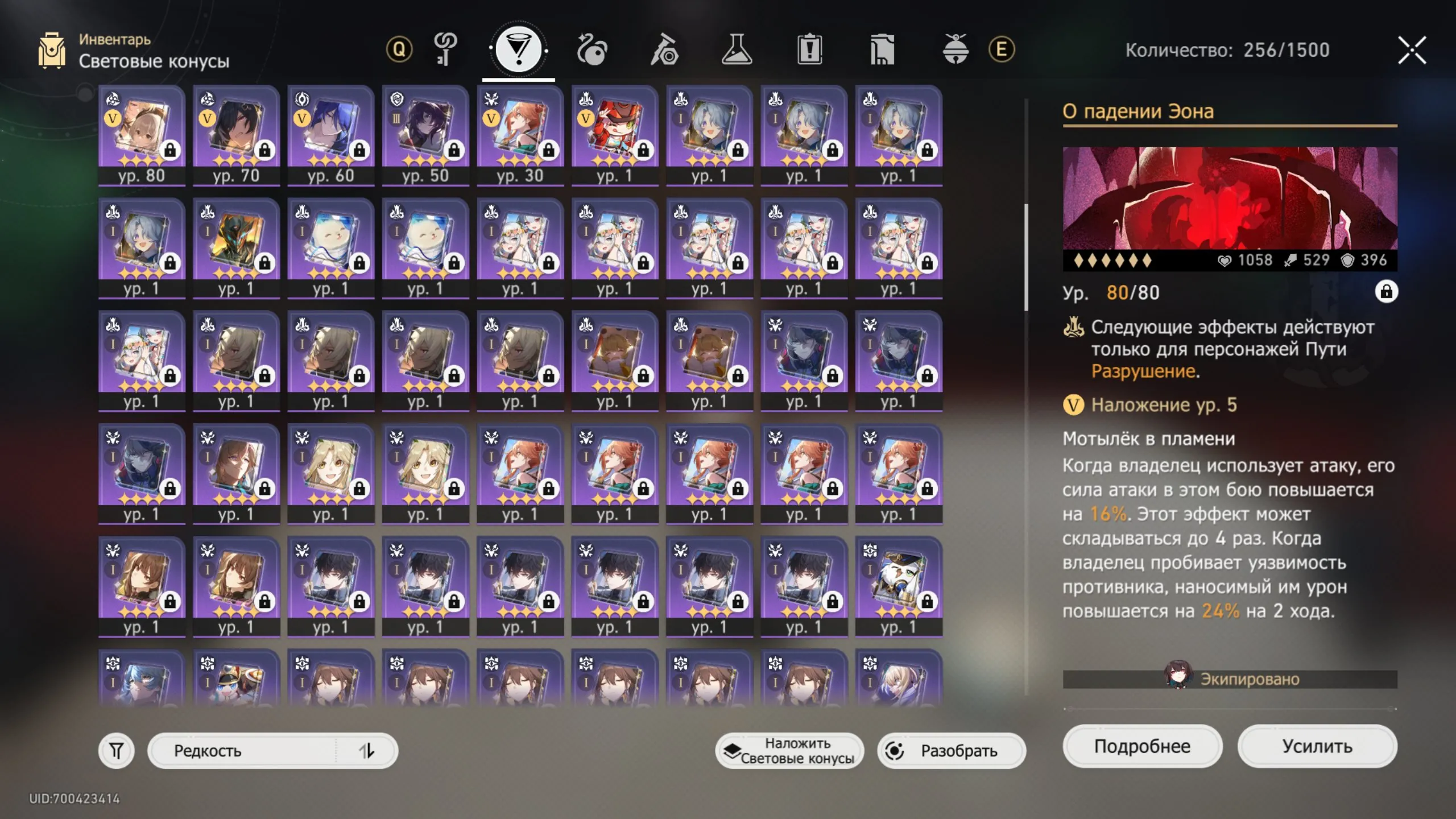The height and width of the screenshot is (819, 1456).
Task: Open the bell-shaped inventory tab
Action: pyautogui.click(x=955, y=50)
